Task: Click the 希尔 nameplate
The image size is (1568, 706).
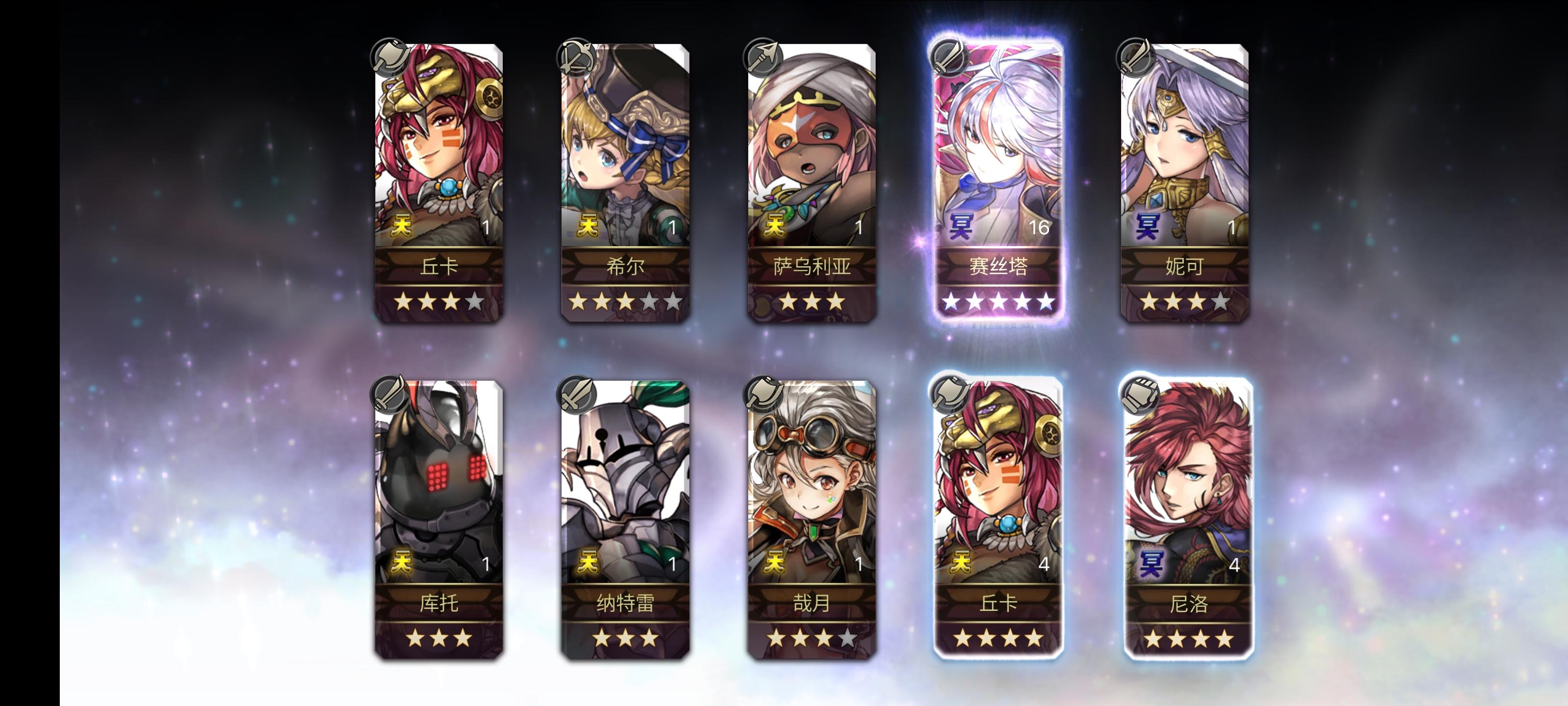Action: pyautogui.click(x=626, y=267)
